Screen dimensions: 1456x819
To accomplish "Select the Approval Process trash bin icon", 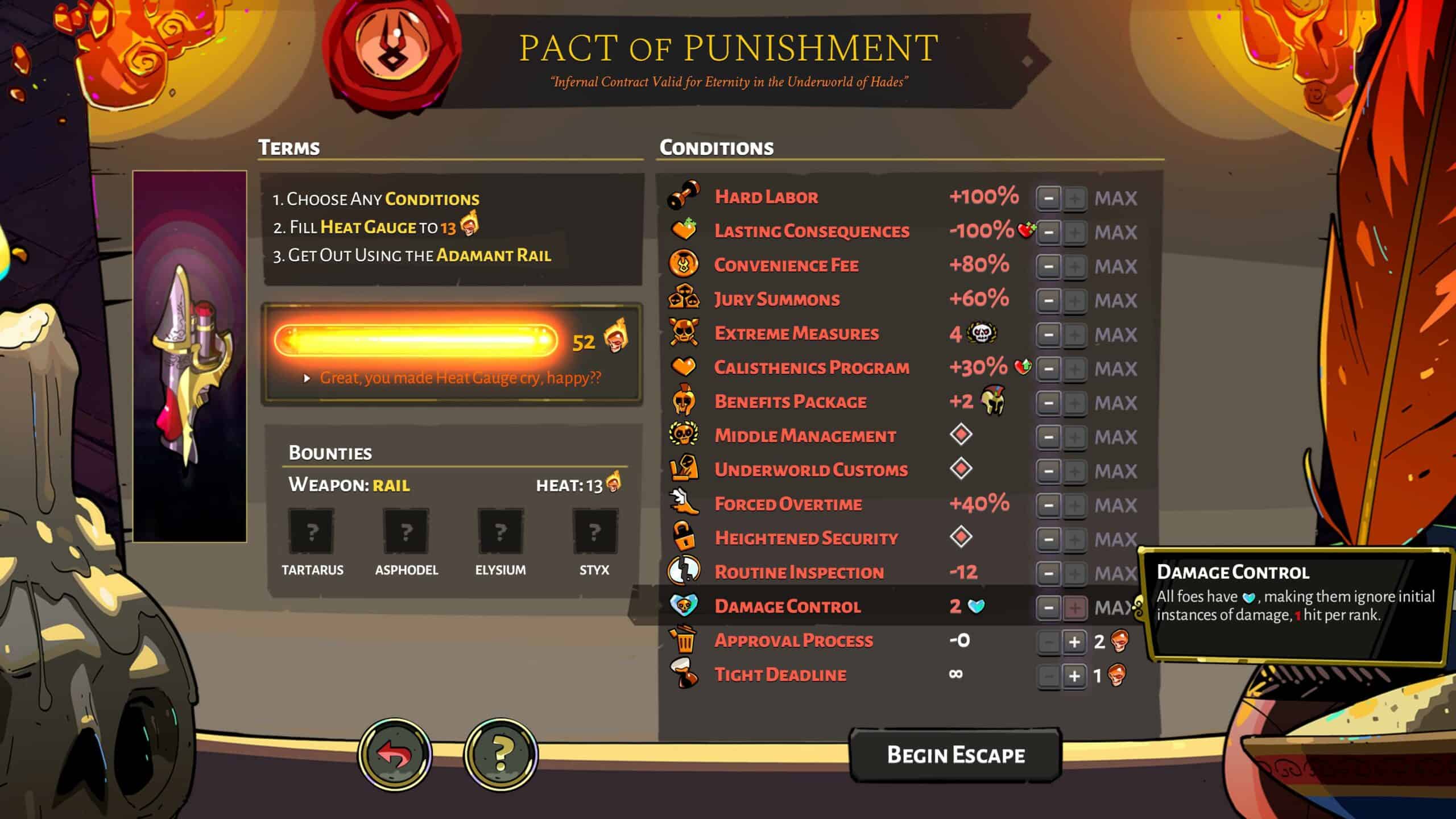I will 685,640.
